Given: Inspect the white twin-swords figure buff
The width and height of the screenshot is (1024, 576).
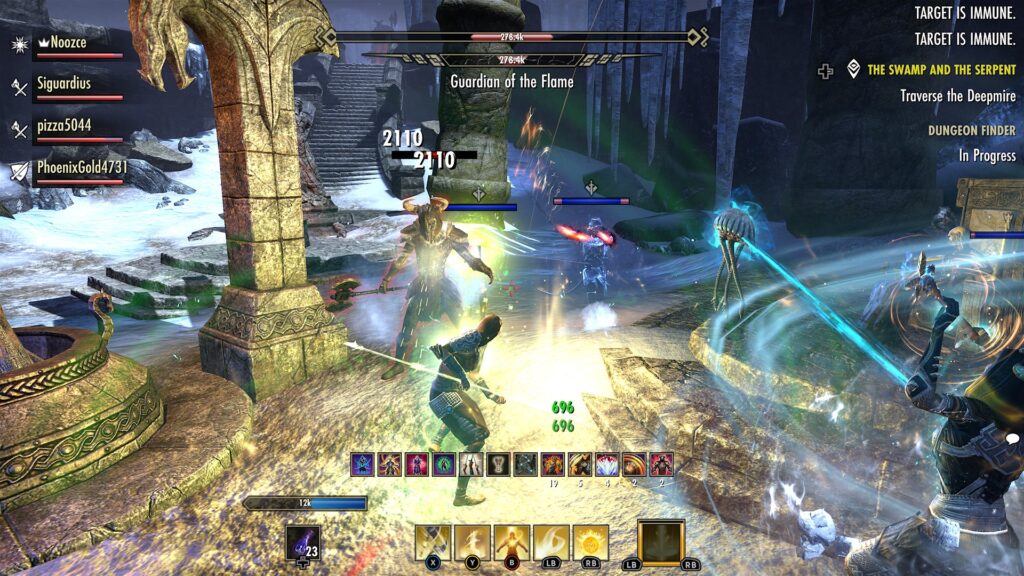Looking at the screenshot, I should 471,464.
